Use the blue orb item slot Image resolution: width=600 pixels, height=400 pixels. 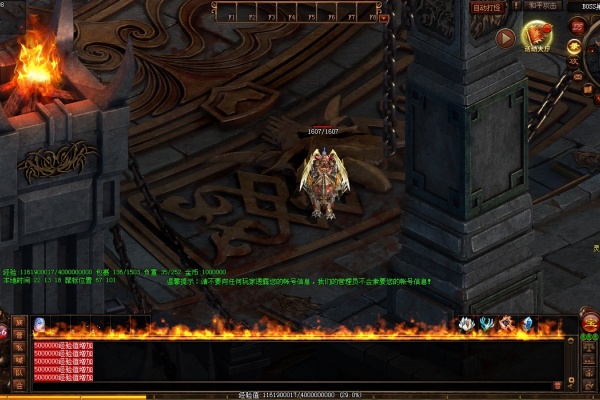coord(40,323)
